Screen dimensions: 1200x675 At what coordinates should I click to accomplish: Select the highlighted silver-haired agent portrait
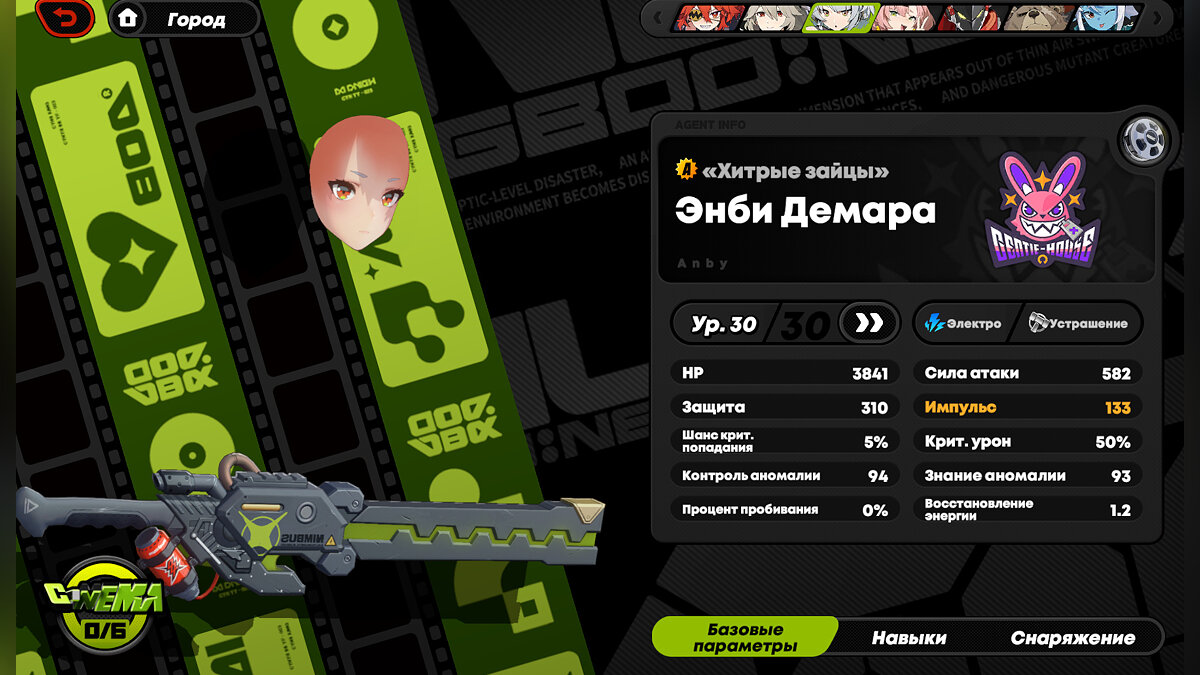click(840, 18)
